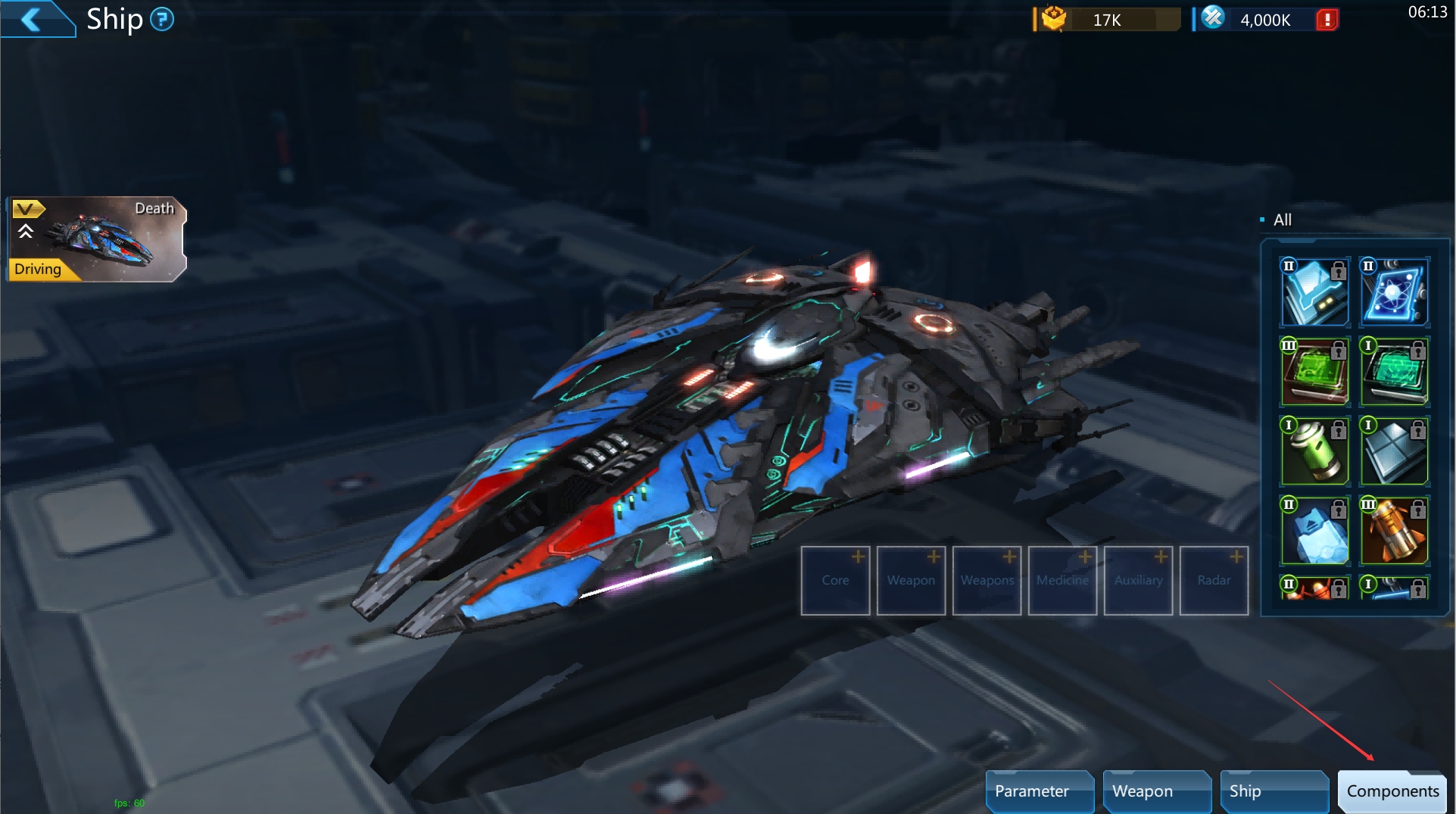1456x814 pixels.
Task: Open the empty Auxiliary slot
Action: (x=1138, y=580)
